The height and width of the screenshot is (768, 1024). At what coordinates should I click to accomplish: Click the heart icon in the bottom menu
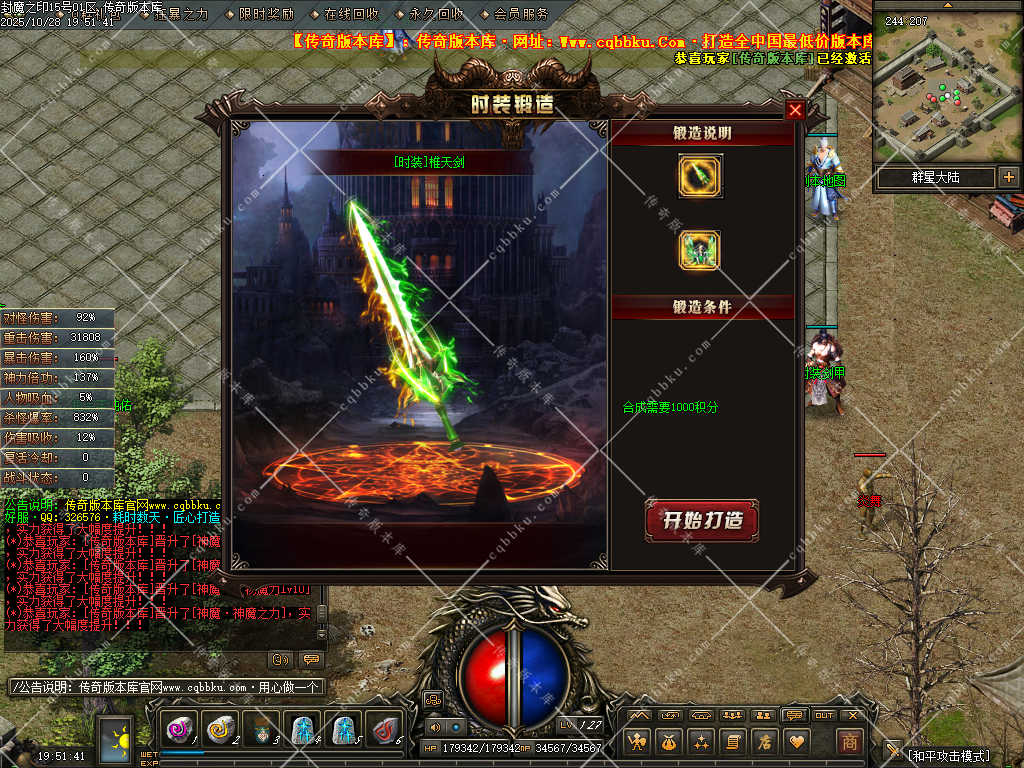pos(797,741)
